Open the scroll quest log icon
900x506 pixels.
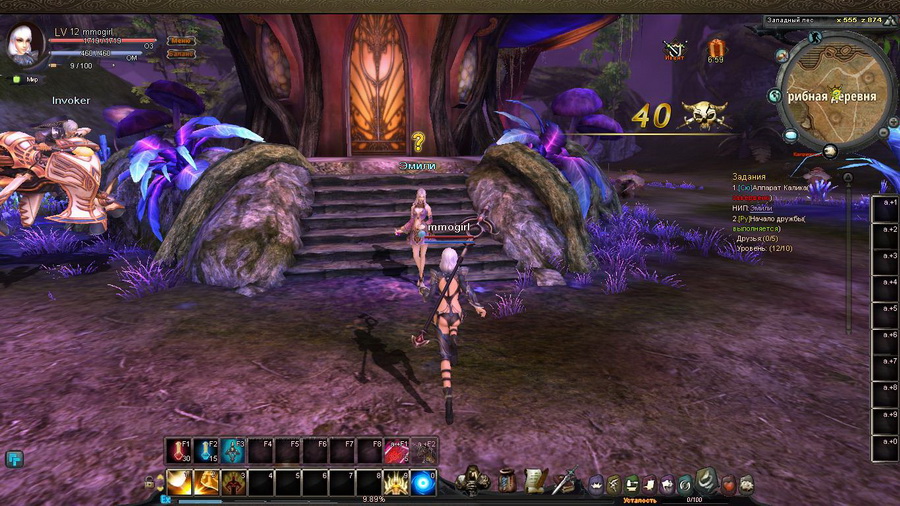pos(535,480)
